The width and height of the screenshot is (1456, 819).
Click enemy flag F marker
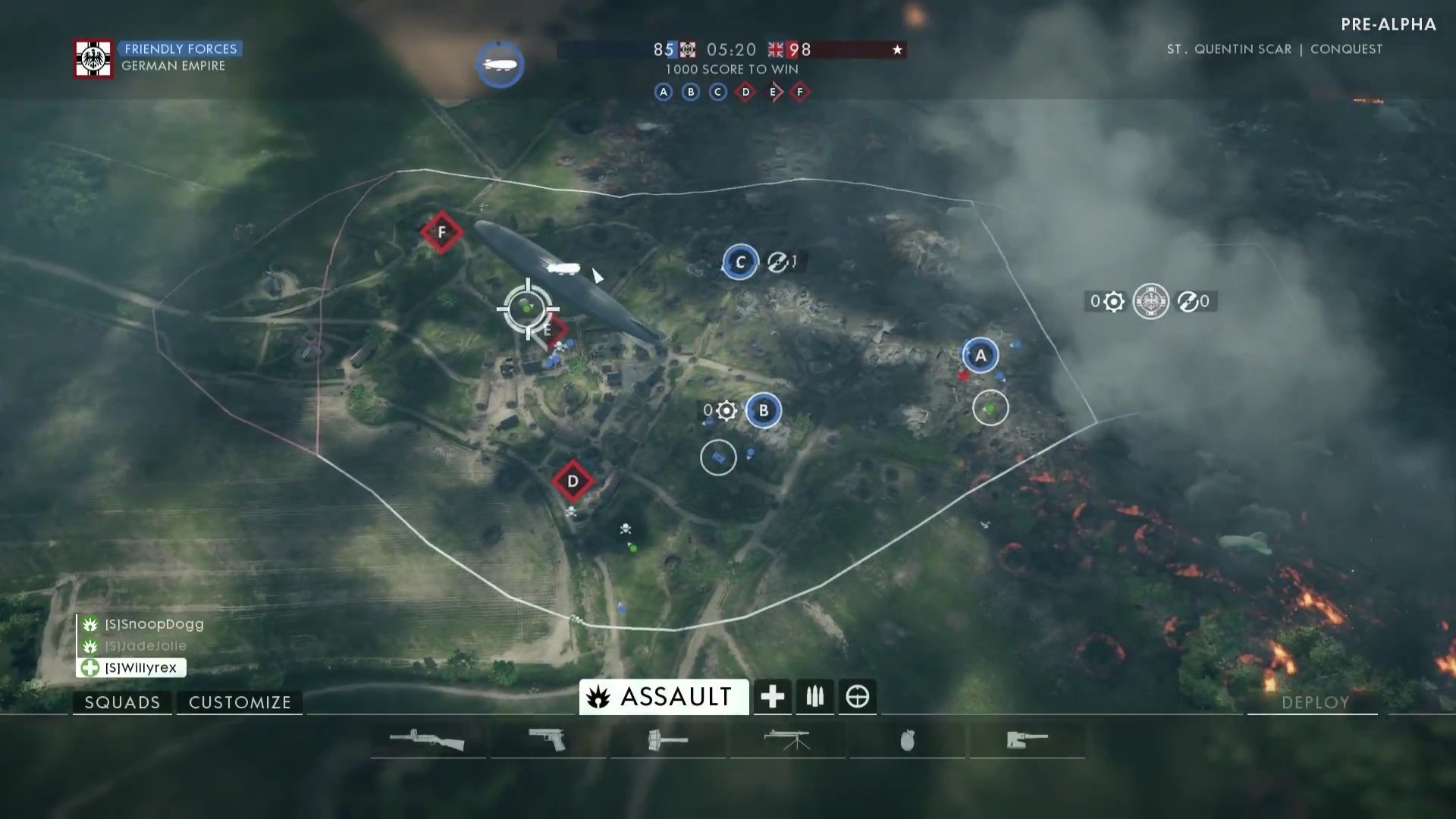click(x=441, y=232)
